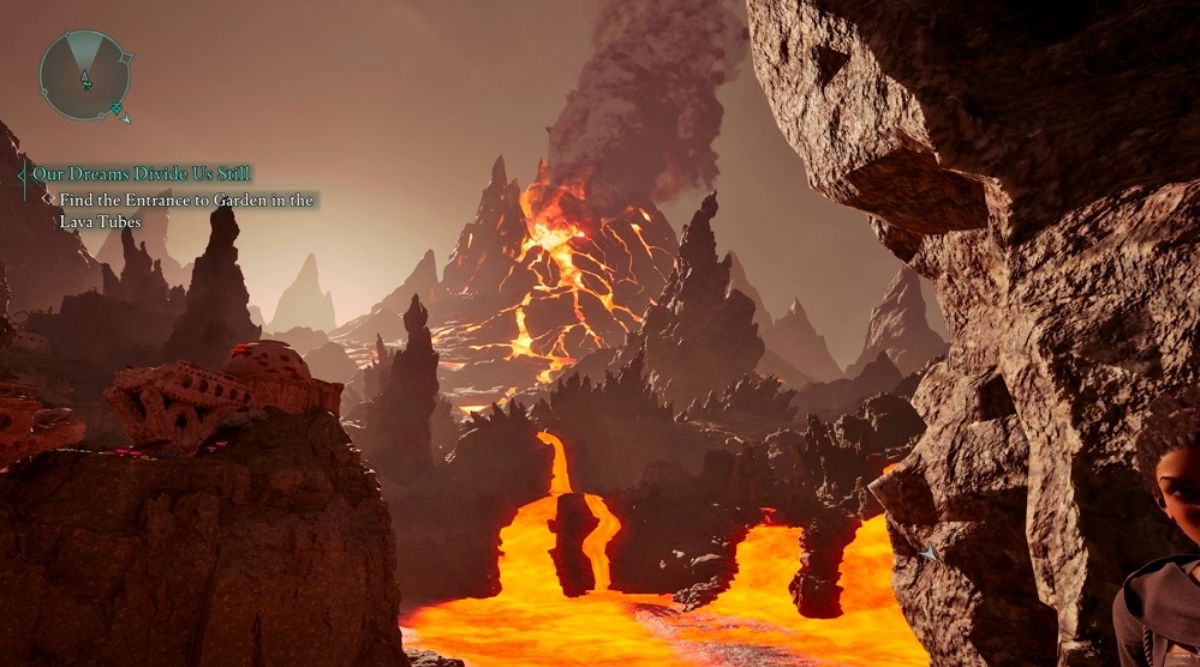Click the pale arrow waypoint marker on the rock
Image resolution: width=1200 pixels, height=667 pixels.
coord(929,552)
